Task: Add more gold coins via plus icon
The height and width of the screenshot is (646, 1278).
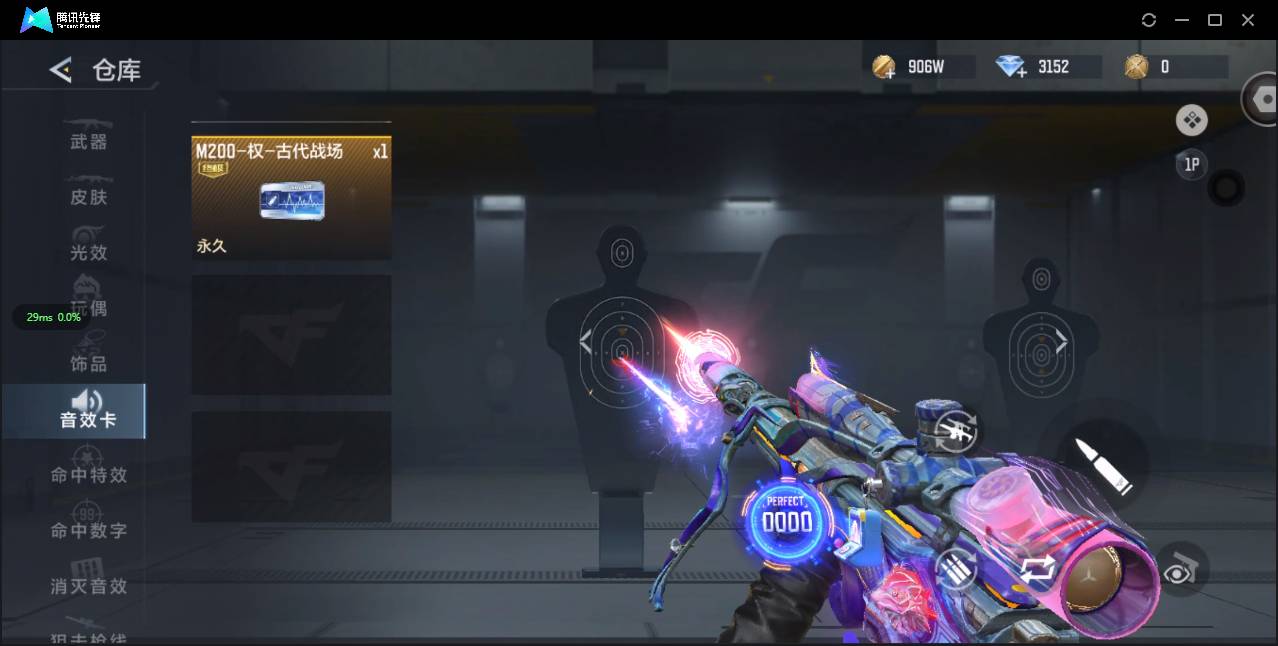Action: [x=884, y=67]
